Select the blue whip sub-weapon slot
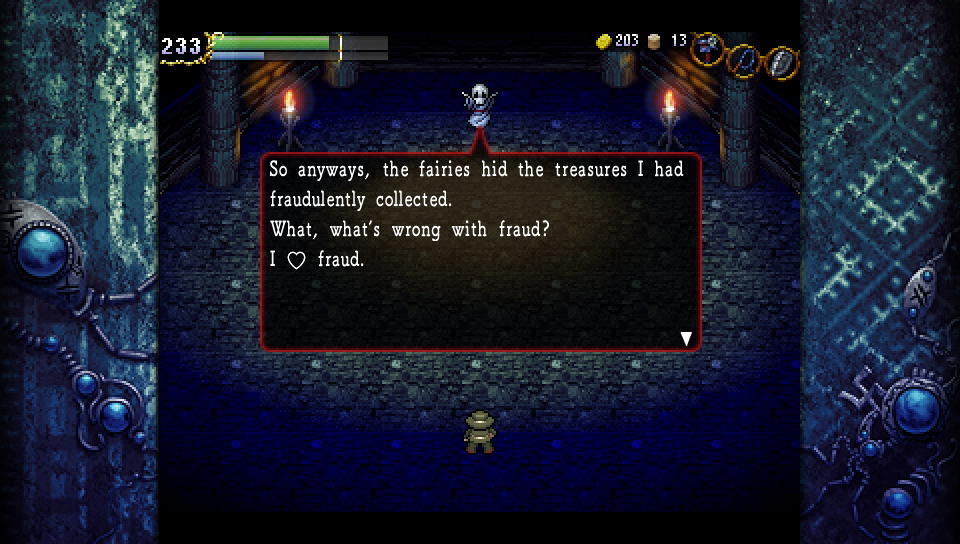Screen dimensions: 960x544 pos(742,61)
